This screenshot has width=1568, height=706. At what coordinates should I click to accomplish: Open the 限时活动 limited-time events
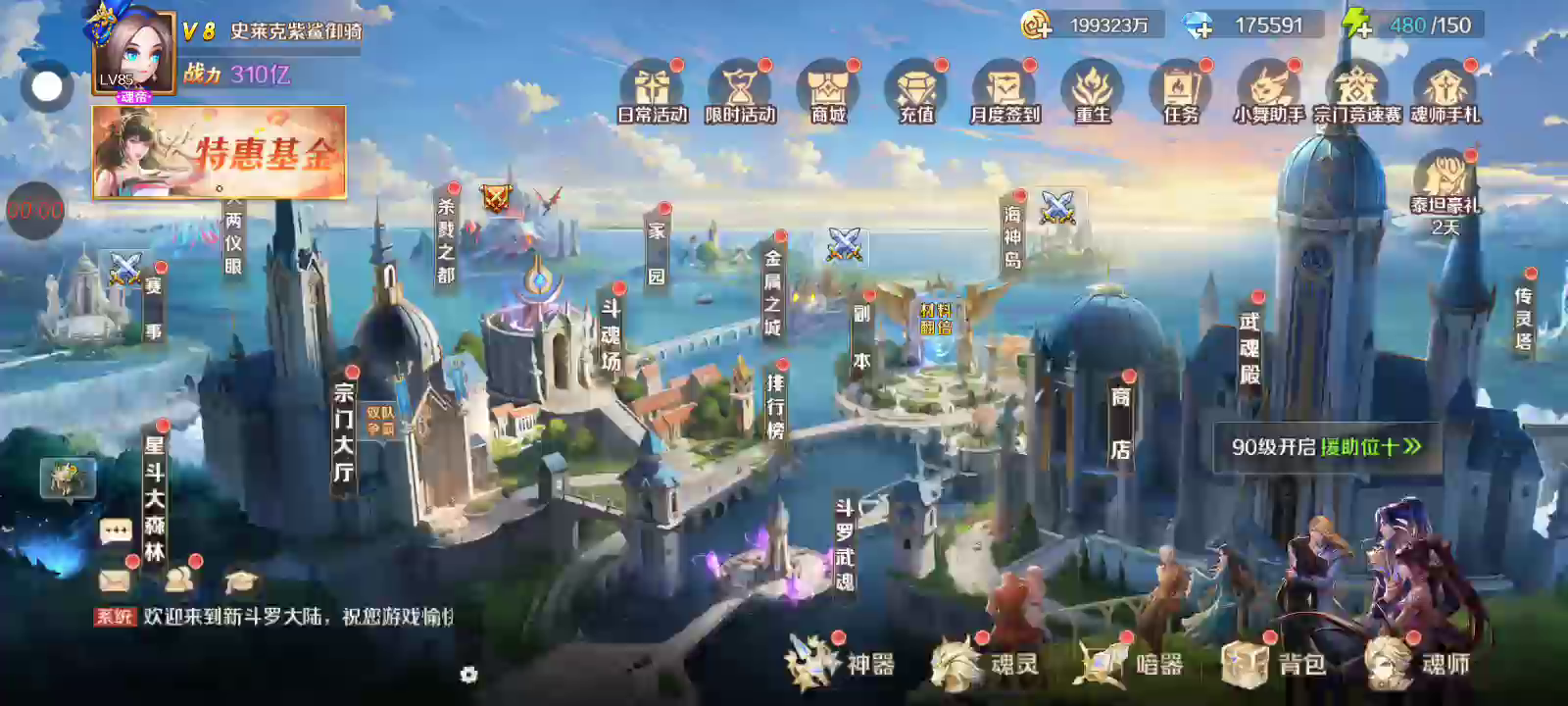(740, 91)
